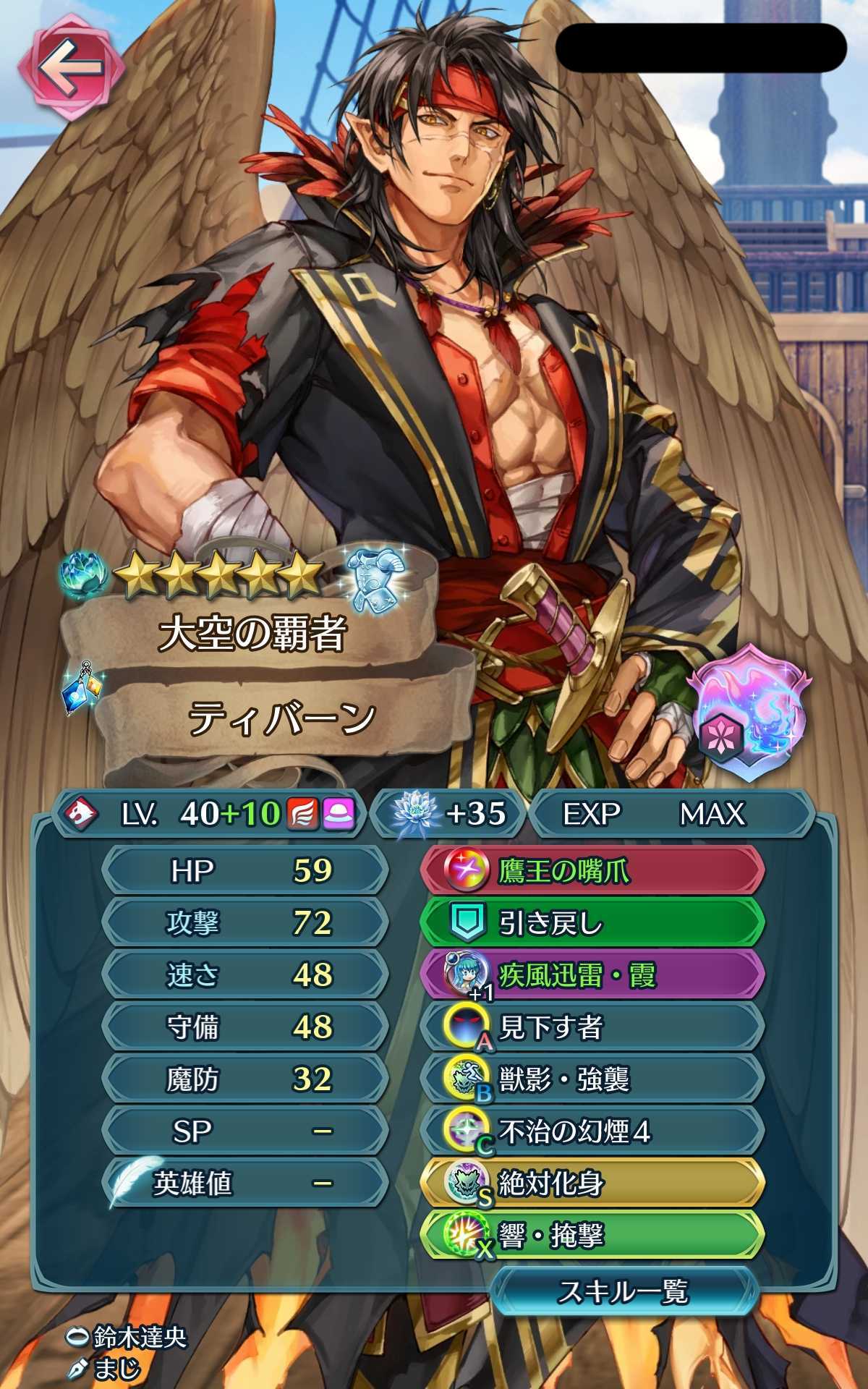Go back with the pink arrow button
The image size is (868, 1389).
(69, 69)
